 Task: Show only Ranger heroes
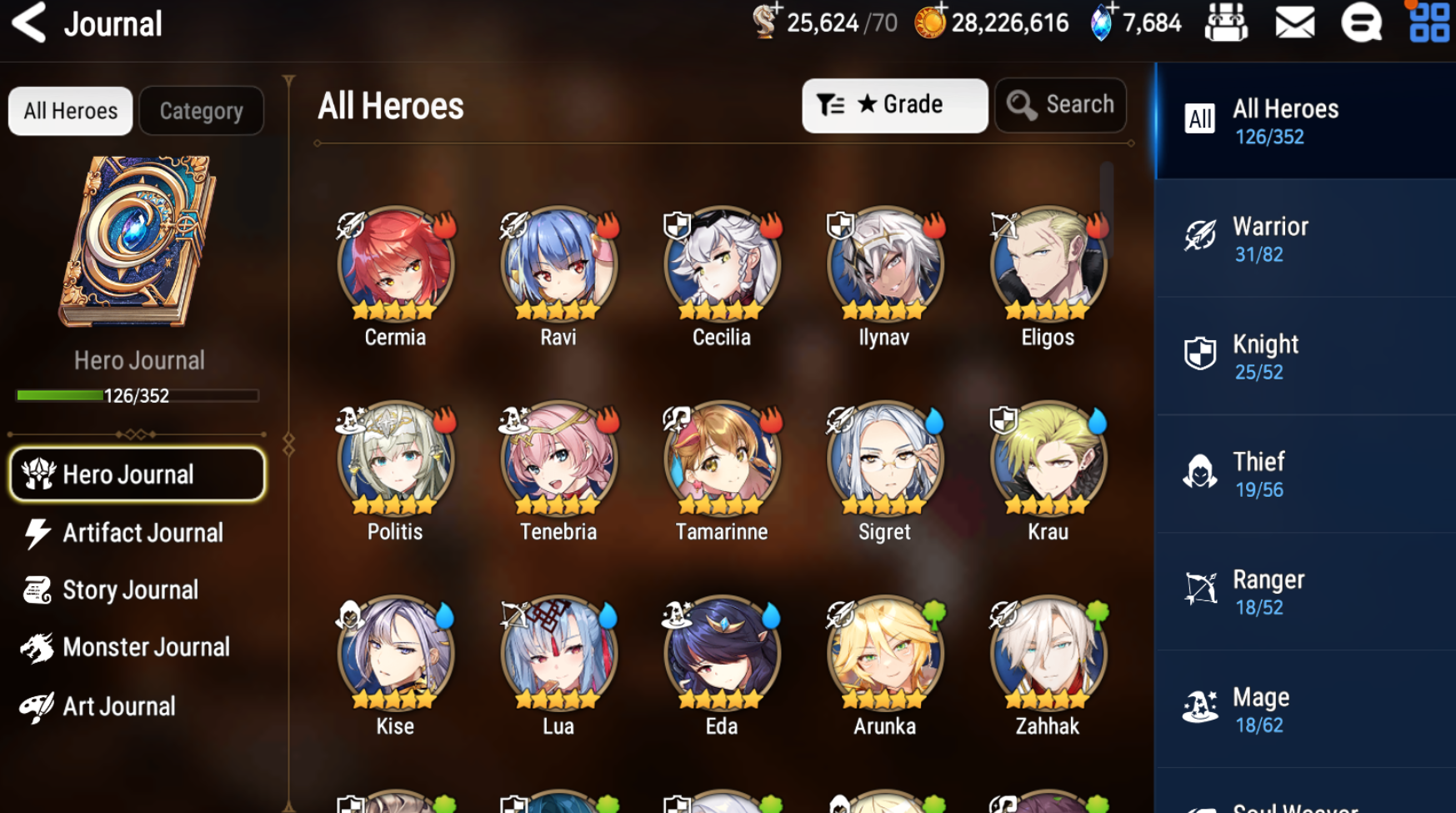(1304, 592)
